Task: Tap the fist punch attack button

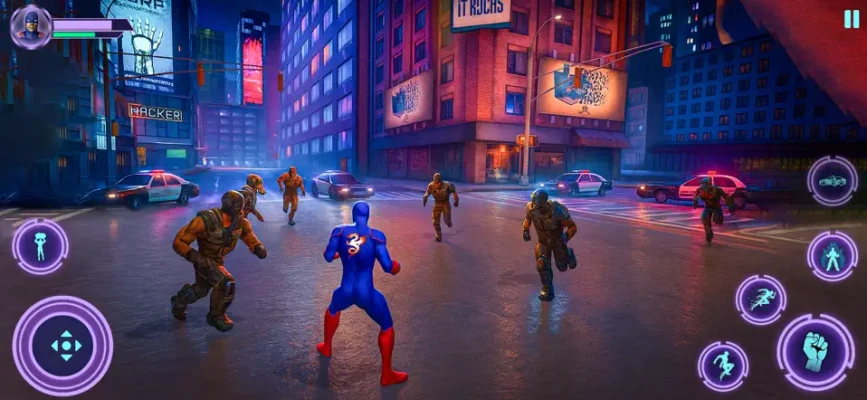Action: coord(815,351)
